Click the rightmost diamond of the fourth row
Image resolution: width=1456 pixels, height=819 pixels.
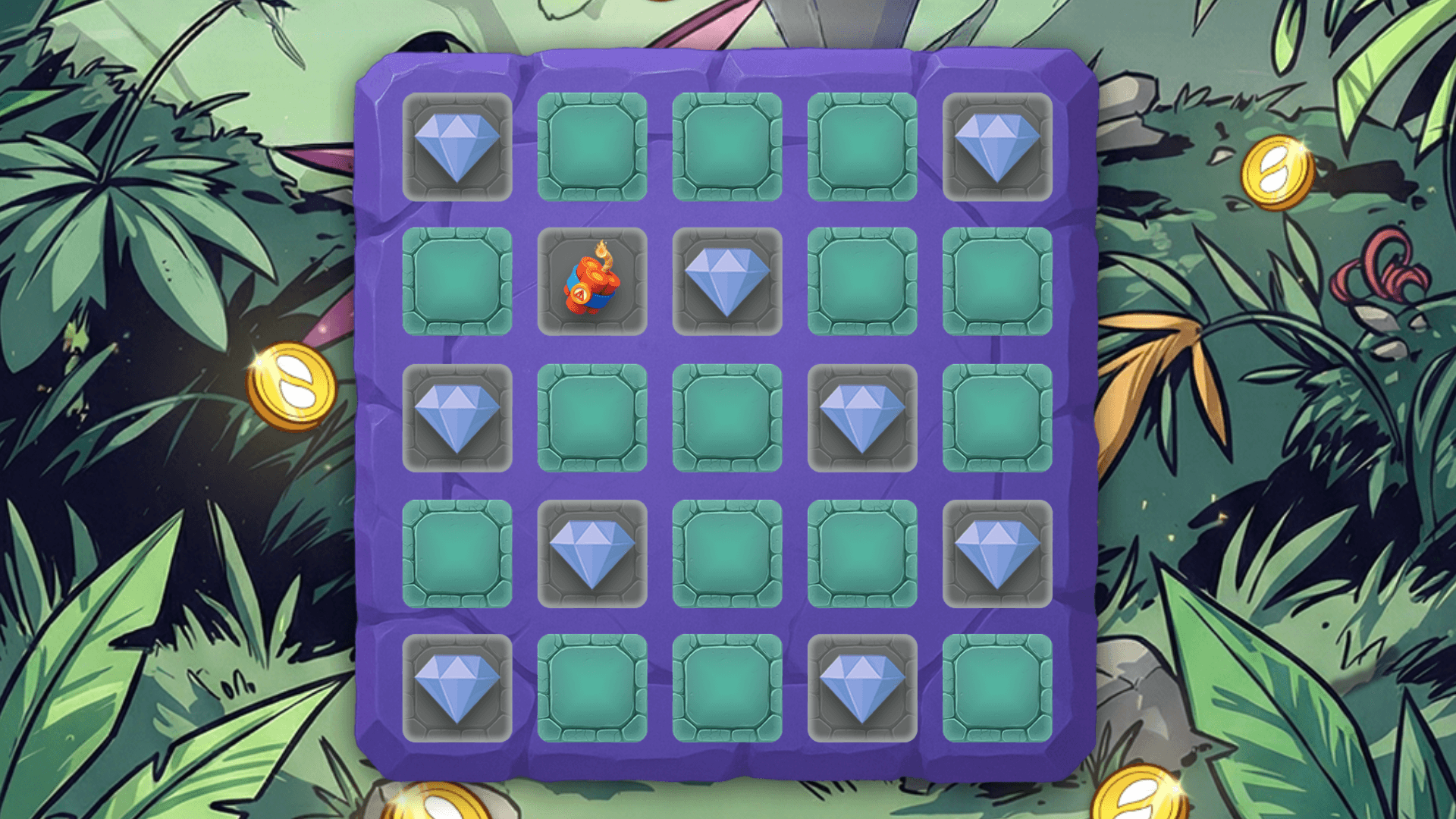(x=997, y=554)
